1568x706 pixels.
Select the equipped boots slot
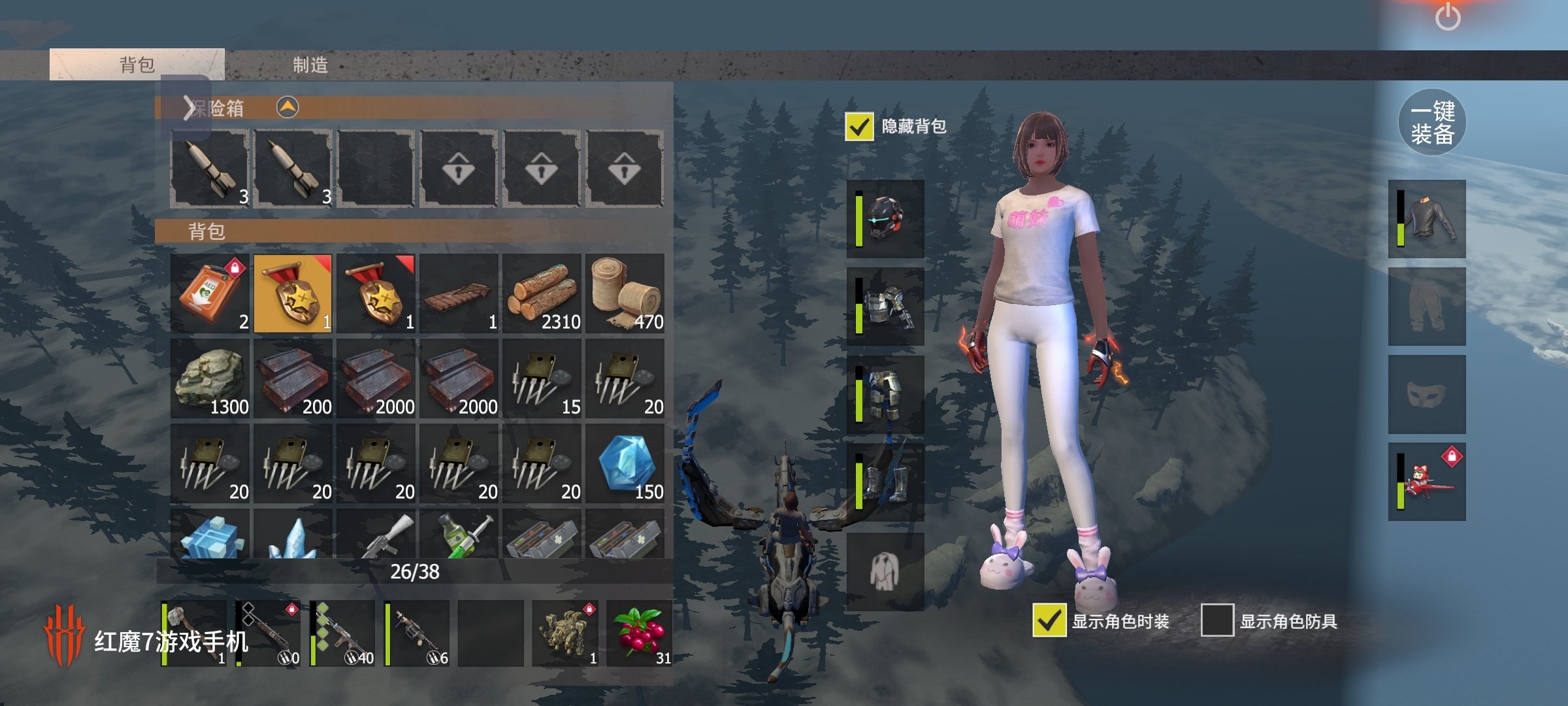coord(885,483)
